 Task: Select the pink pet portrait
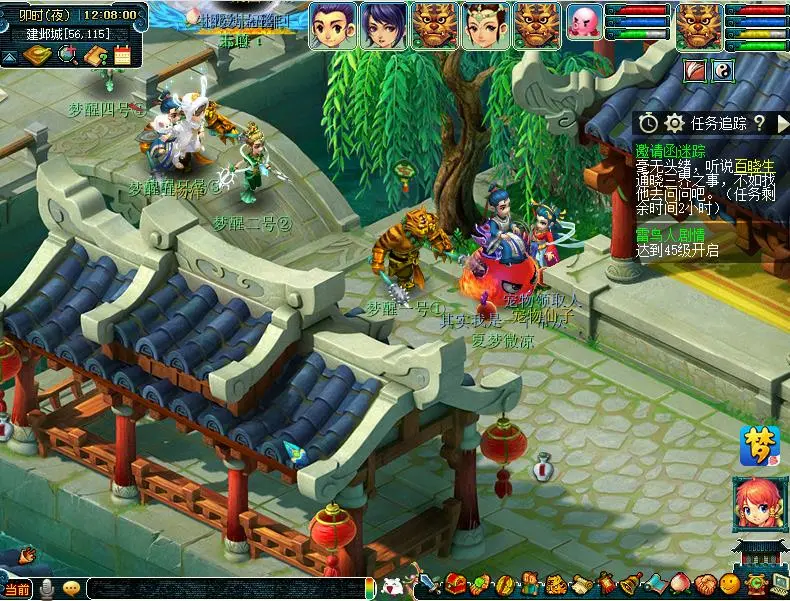tap(584, 23)
